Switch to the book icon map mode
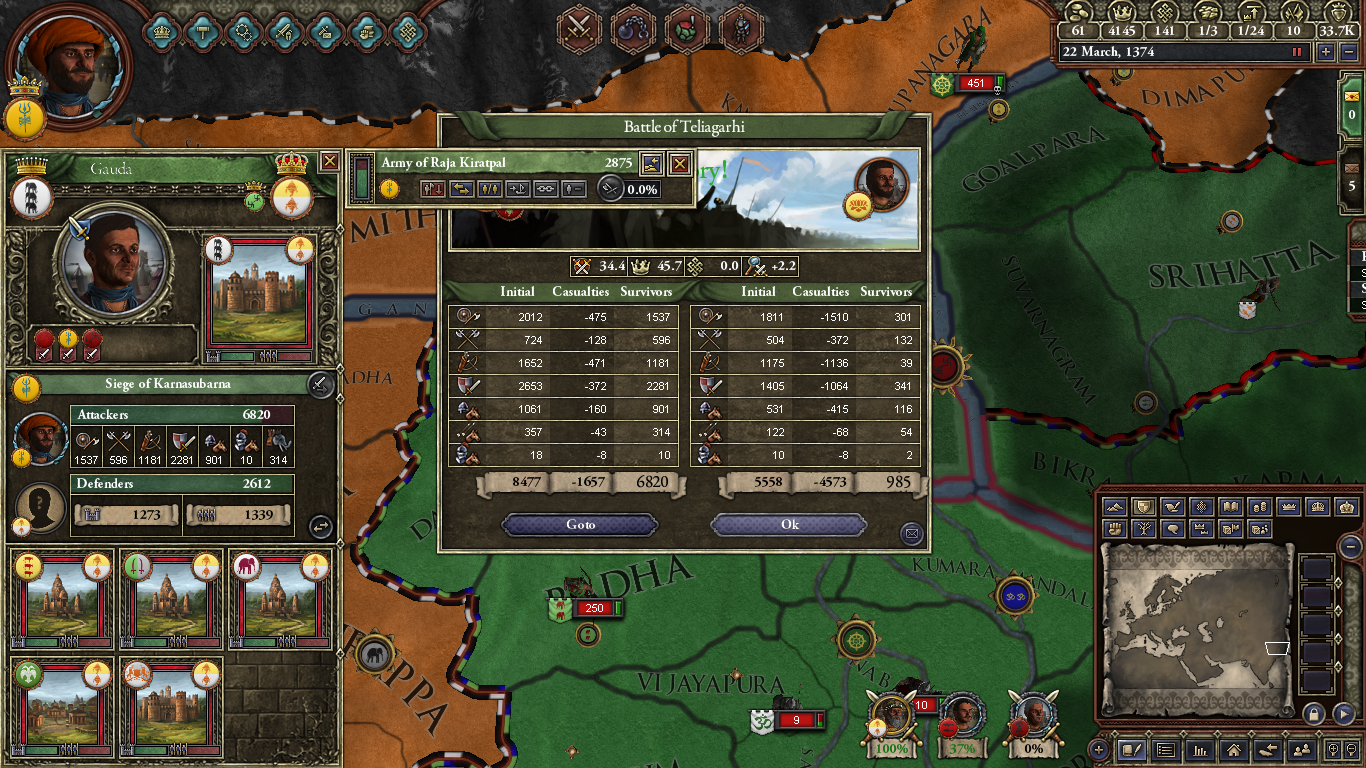Image resolution: width=1366 pixels, height=768 pixels. tap(1231, 507)
